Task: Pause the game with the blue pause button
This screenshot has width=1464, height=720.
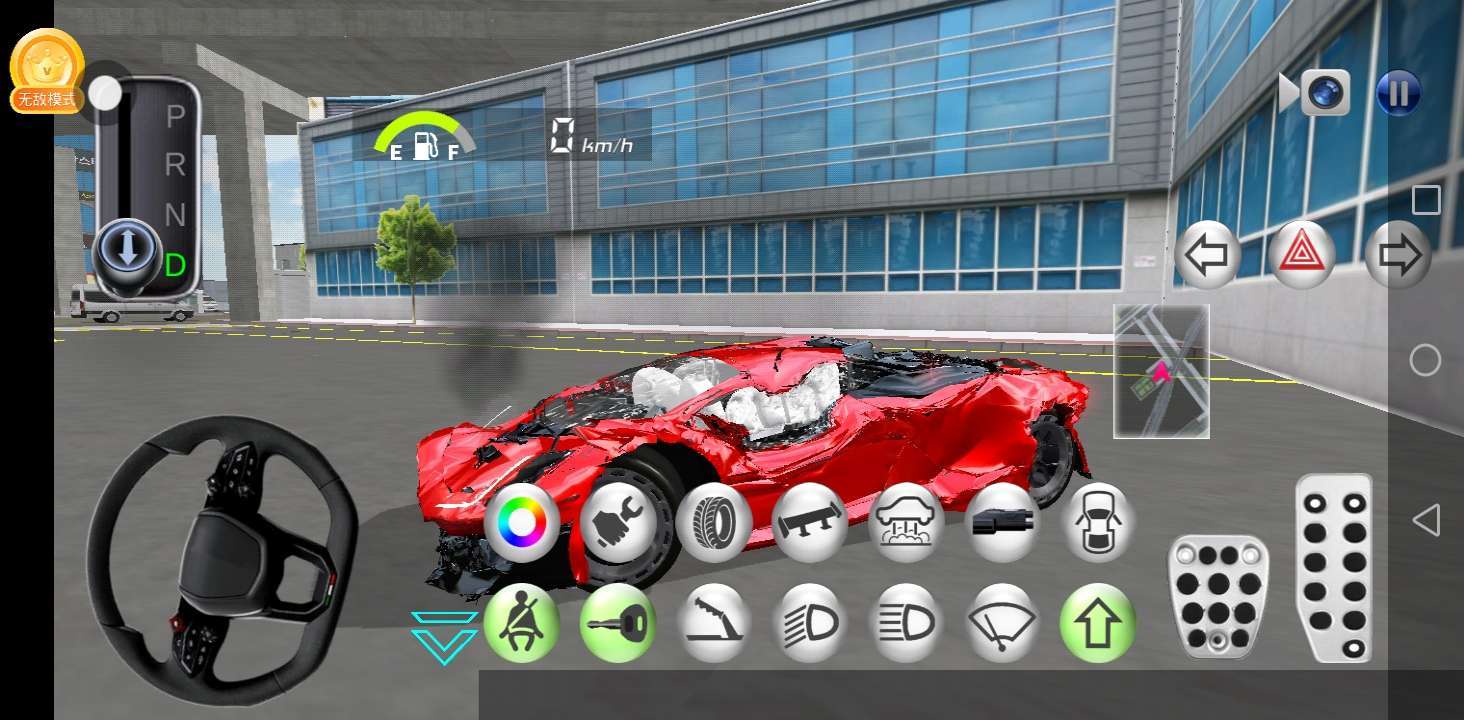Action: (1398, 94)
